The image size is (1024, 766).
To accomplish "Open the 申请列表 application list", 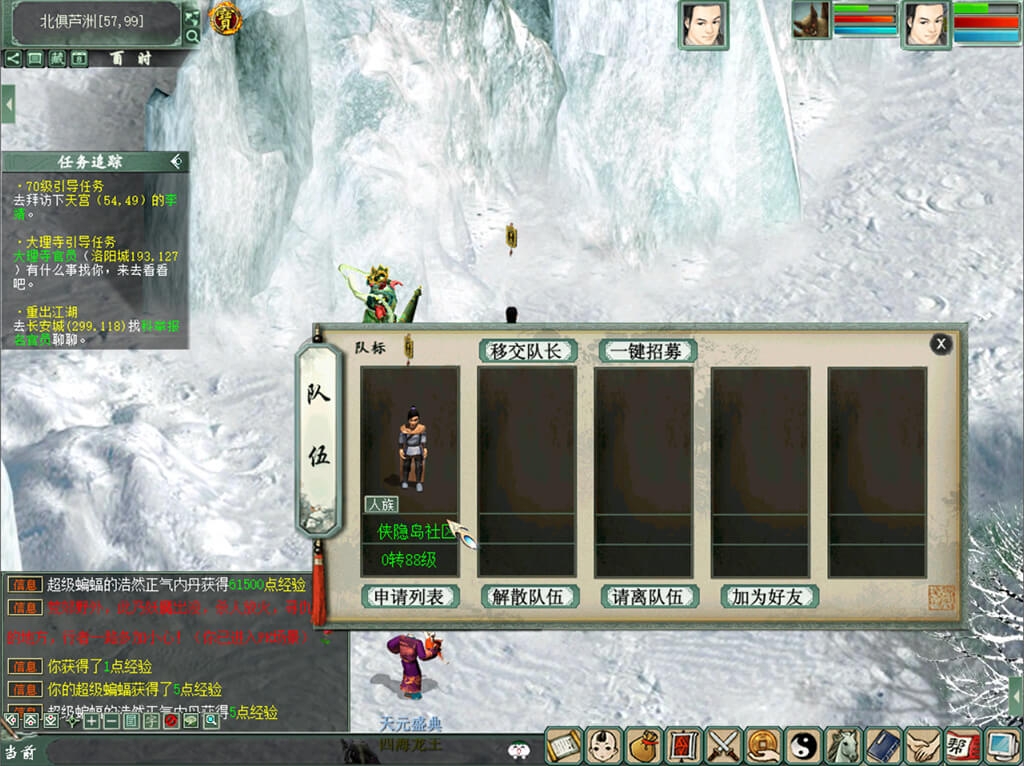I will 409,597.
